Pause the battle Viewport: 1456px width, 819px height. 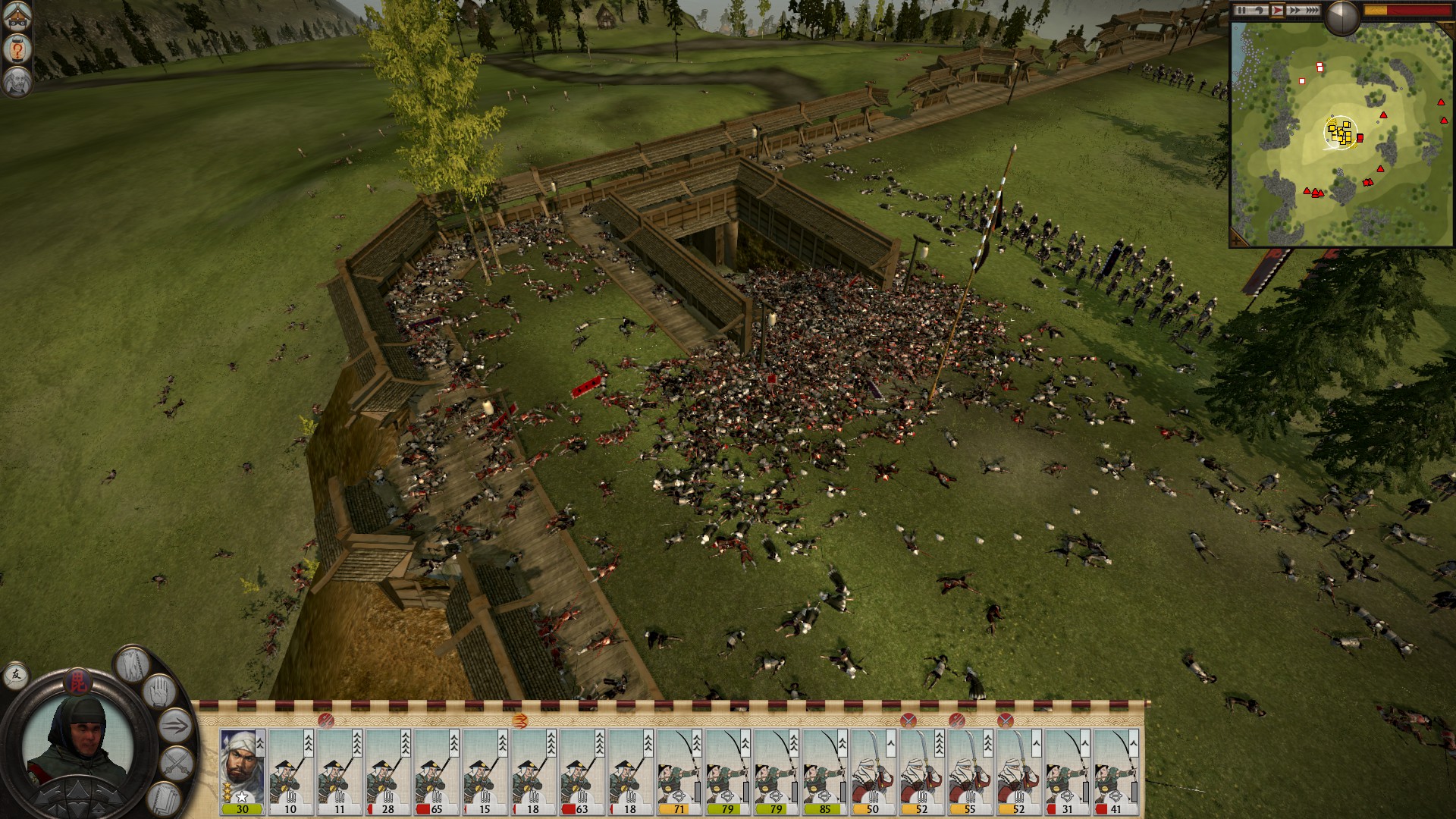click(1241, 10)
